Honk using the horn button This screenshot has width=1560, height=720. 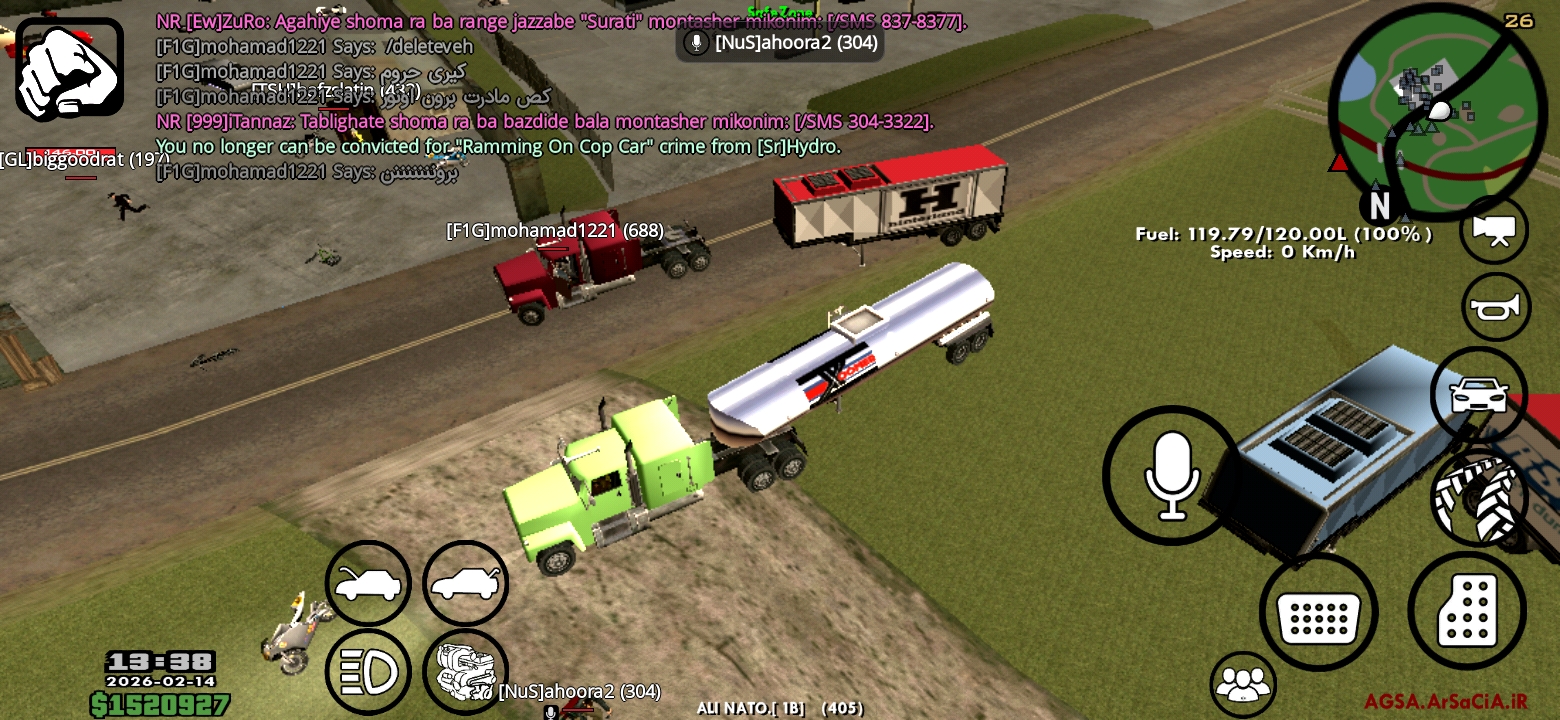(x=1494, y=307)
